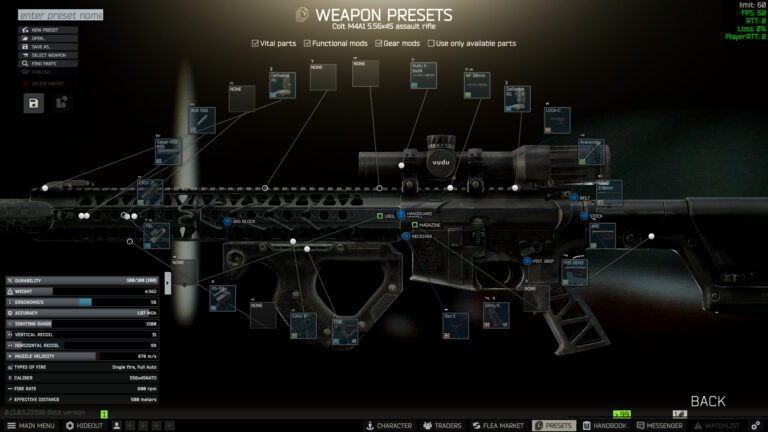Open the Traders screen
The width and height of the screenshot is (768, 432).
pos(441,425)
